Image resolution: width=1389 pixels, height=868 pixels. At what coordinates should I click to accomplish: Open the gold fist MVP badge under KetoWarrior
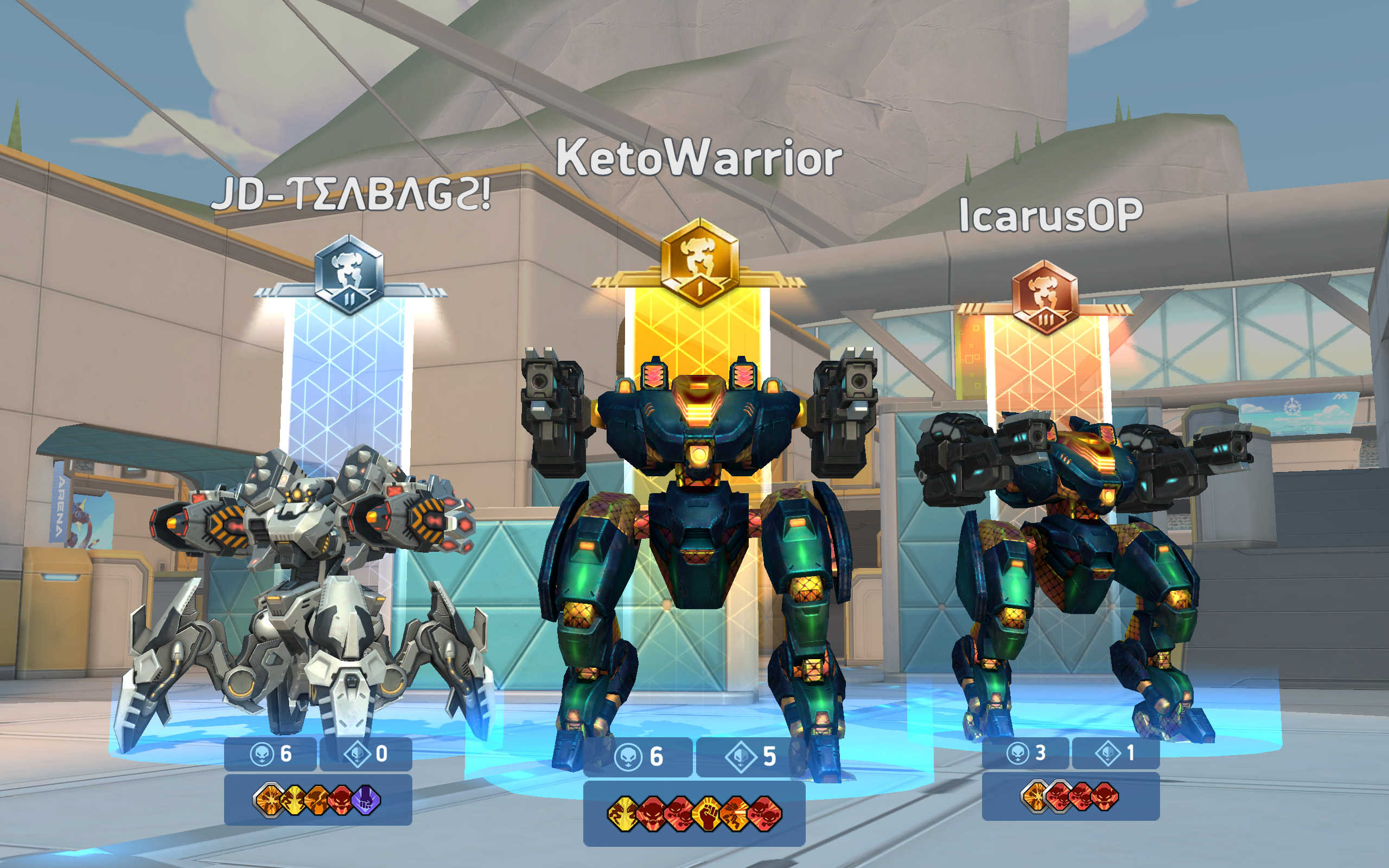[x=707, y=815]
